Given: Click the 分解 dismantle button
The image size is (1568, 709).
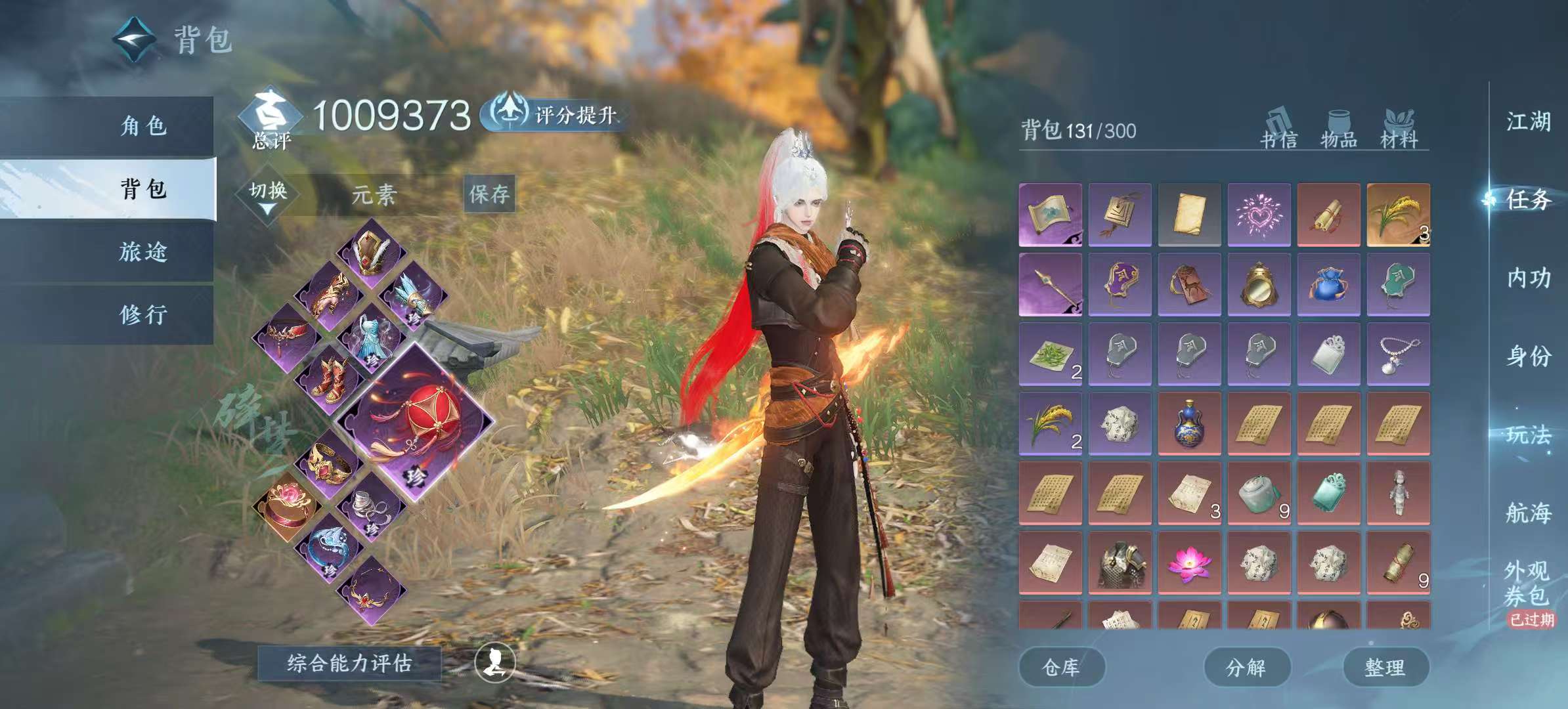Looking at the screenshot, I should point(1246,668).
